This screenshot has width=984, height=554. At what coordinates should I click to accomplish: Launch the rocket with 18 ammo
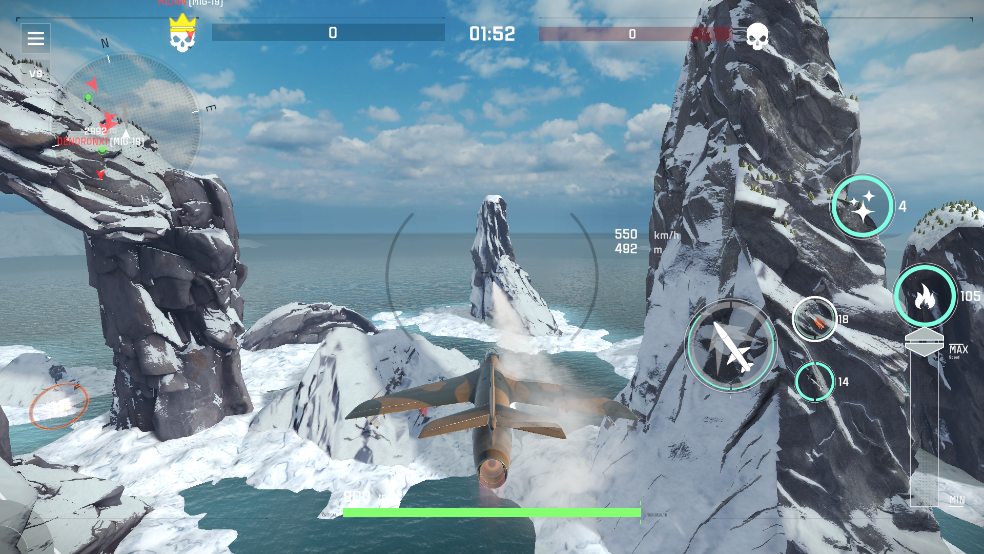814,319
